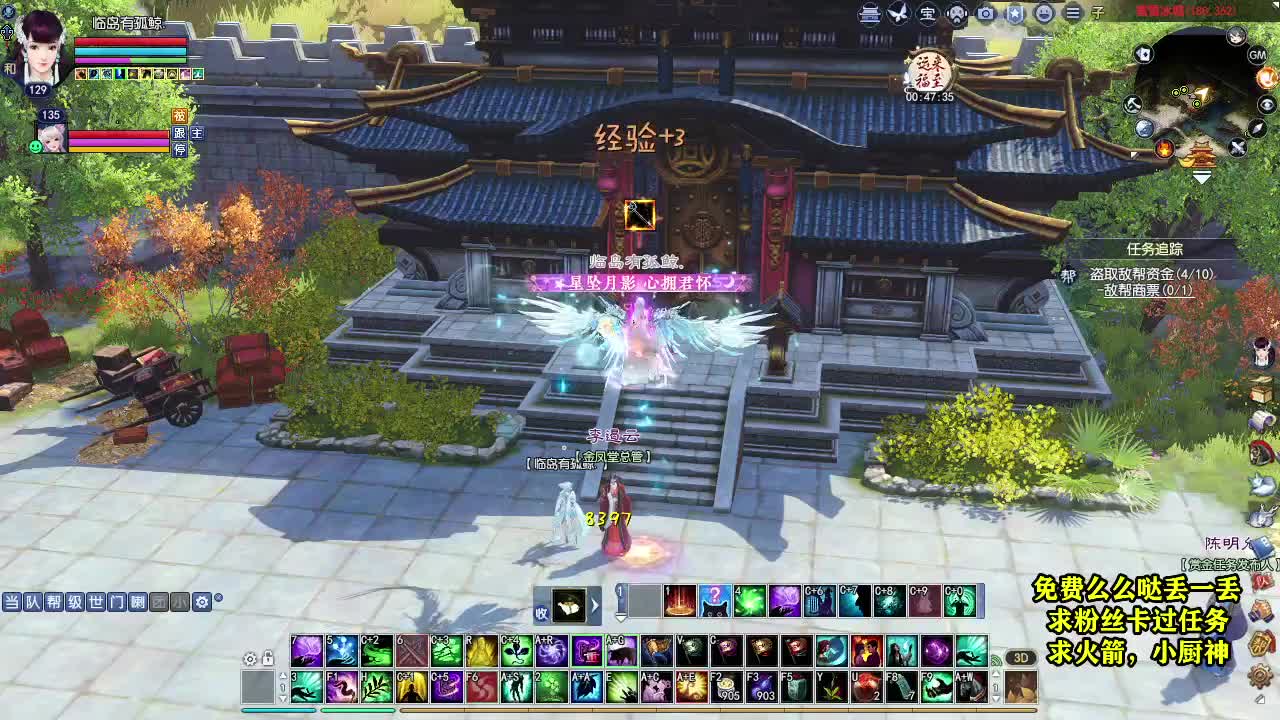
Task: Toggle the padlock to lock the skill bar
Action: click(x=267, y=659)
